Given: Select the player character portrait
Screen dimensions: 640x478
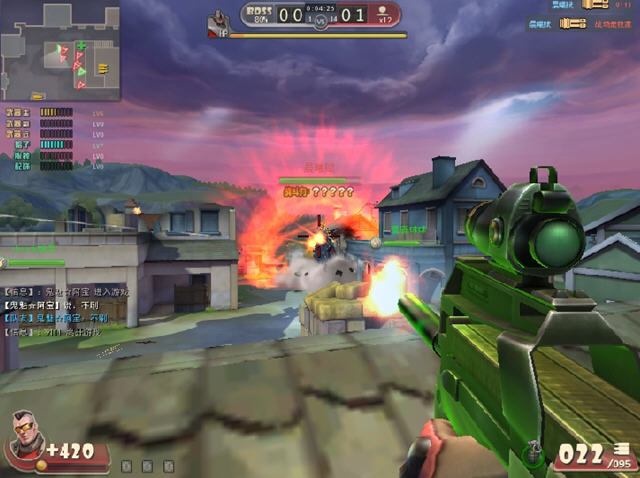Looking at the screenshot, I should point(26,440).
